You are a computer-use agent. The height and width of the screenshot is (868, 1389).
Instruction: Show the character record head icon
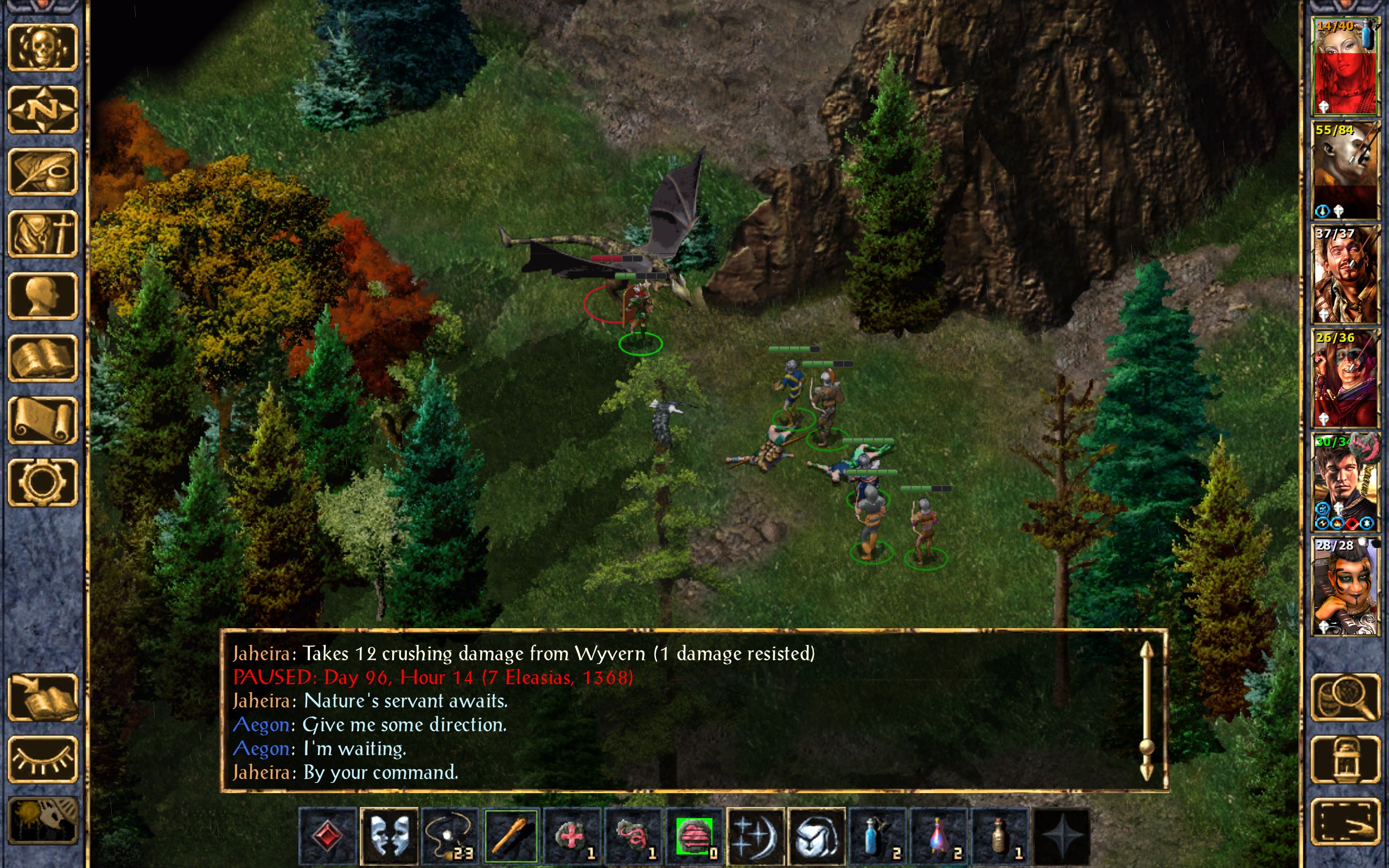point(43,296)
